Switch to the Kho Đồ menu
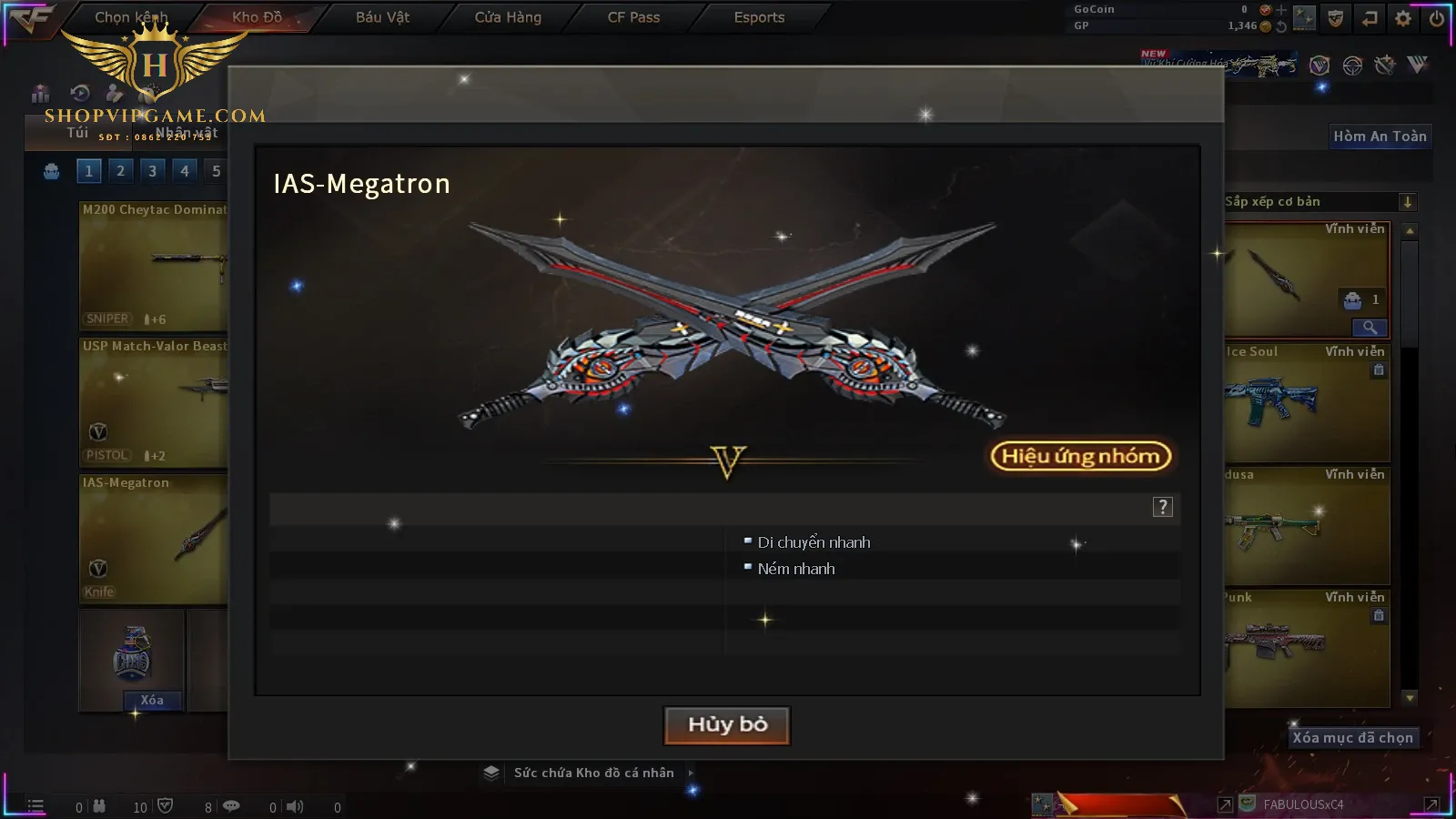Viewport: 1456px width, 819px height. click(257, 17)
